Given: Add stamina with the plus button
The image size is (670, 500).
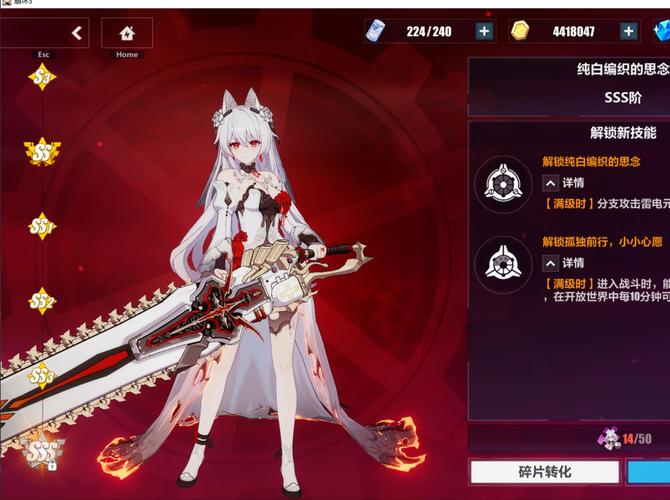Looking at the screenshot, I should [x=484, y=32].
